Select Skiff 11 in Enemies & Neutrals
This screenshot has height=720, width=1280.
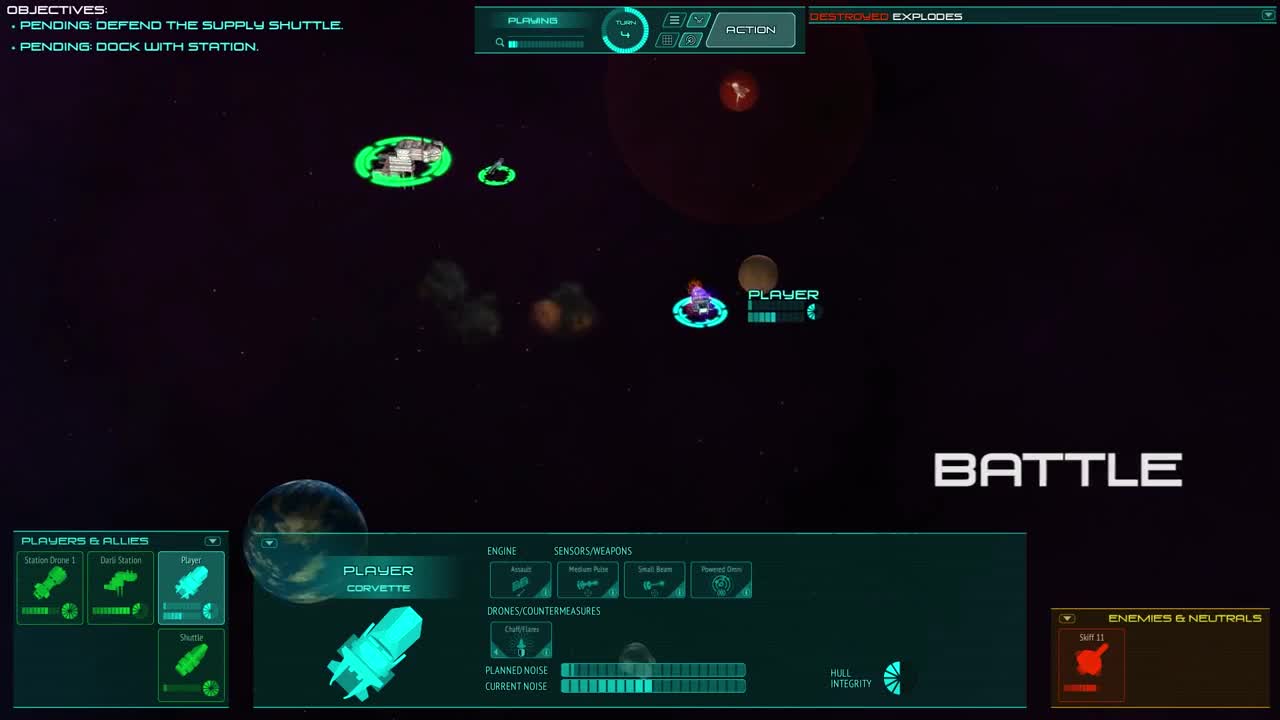[x=1089, y=663]
